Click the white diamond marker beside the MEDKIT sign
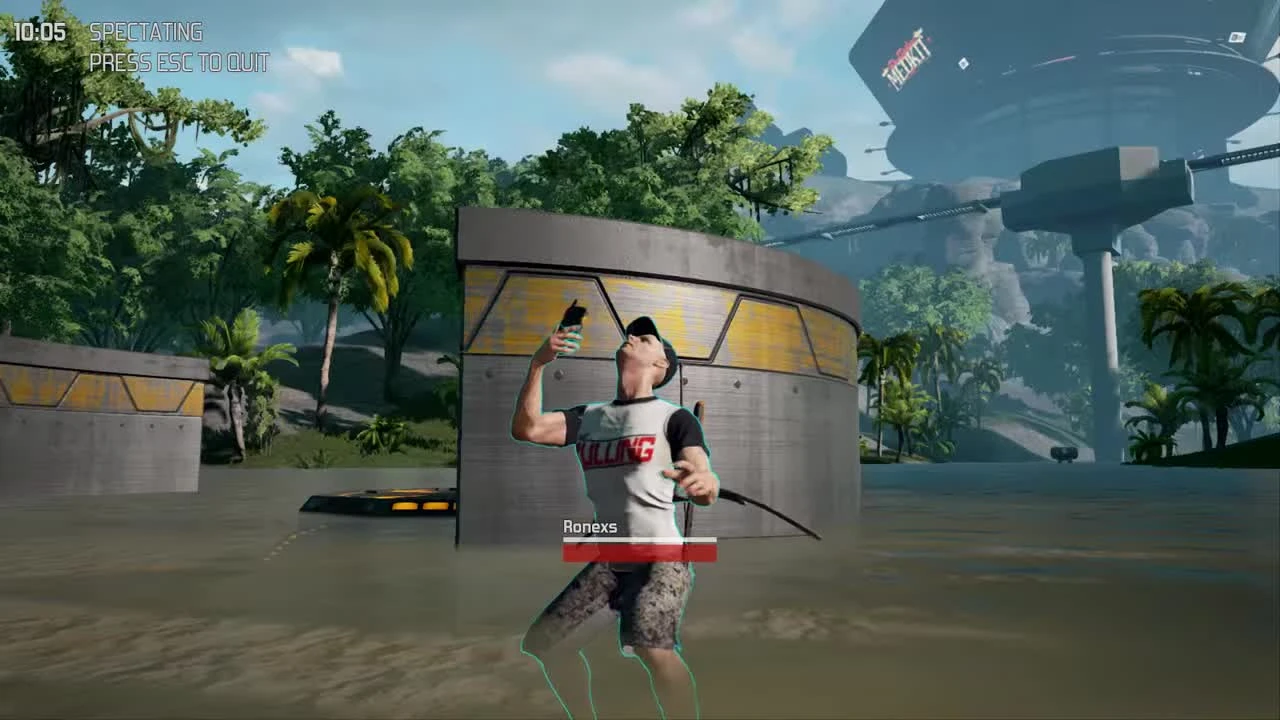Viewport: 1280px width, 720px height. tap(964, 65)
